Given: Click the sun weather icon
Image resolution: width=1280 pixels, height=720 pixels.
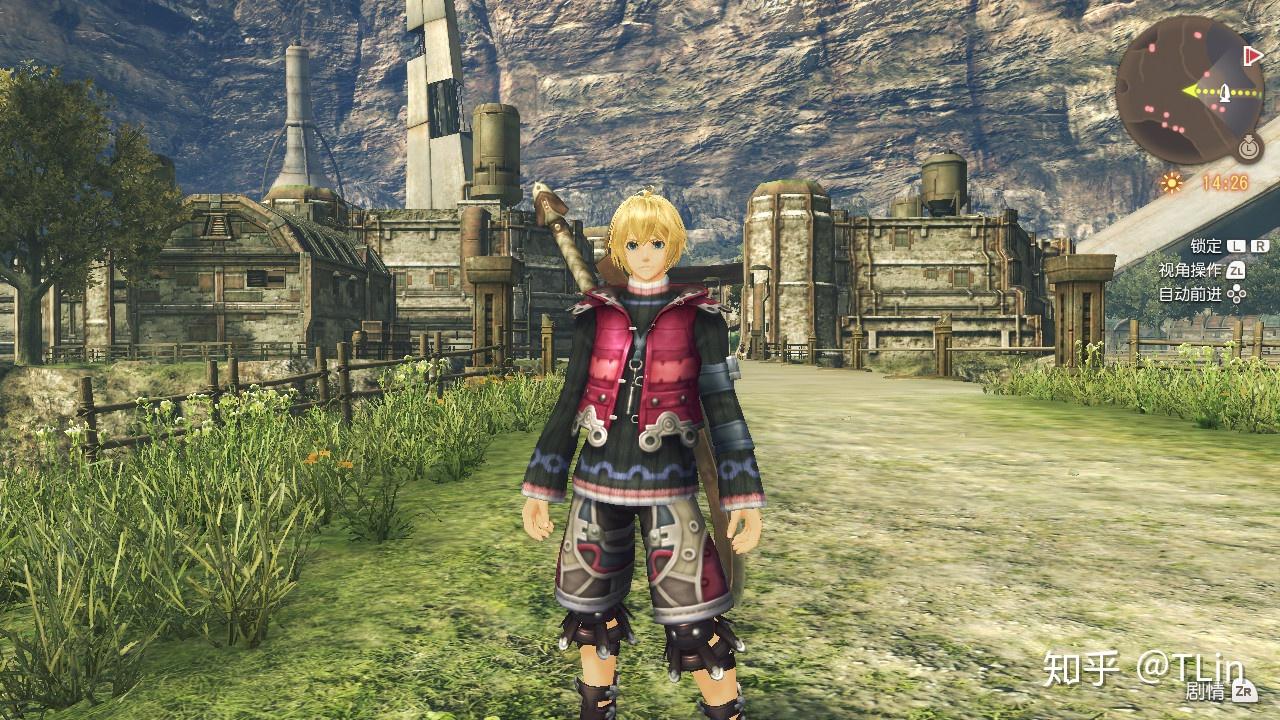Looking at the screenshot, I should pos(1171,183).
